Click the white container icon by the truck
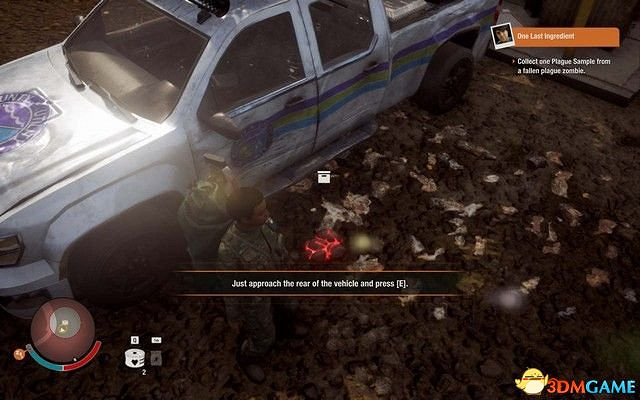This screenshot has height=400, width=640. pyautogui.click(x=323, y=177)
